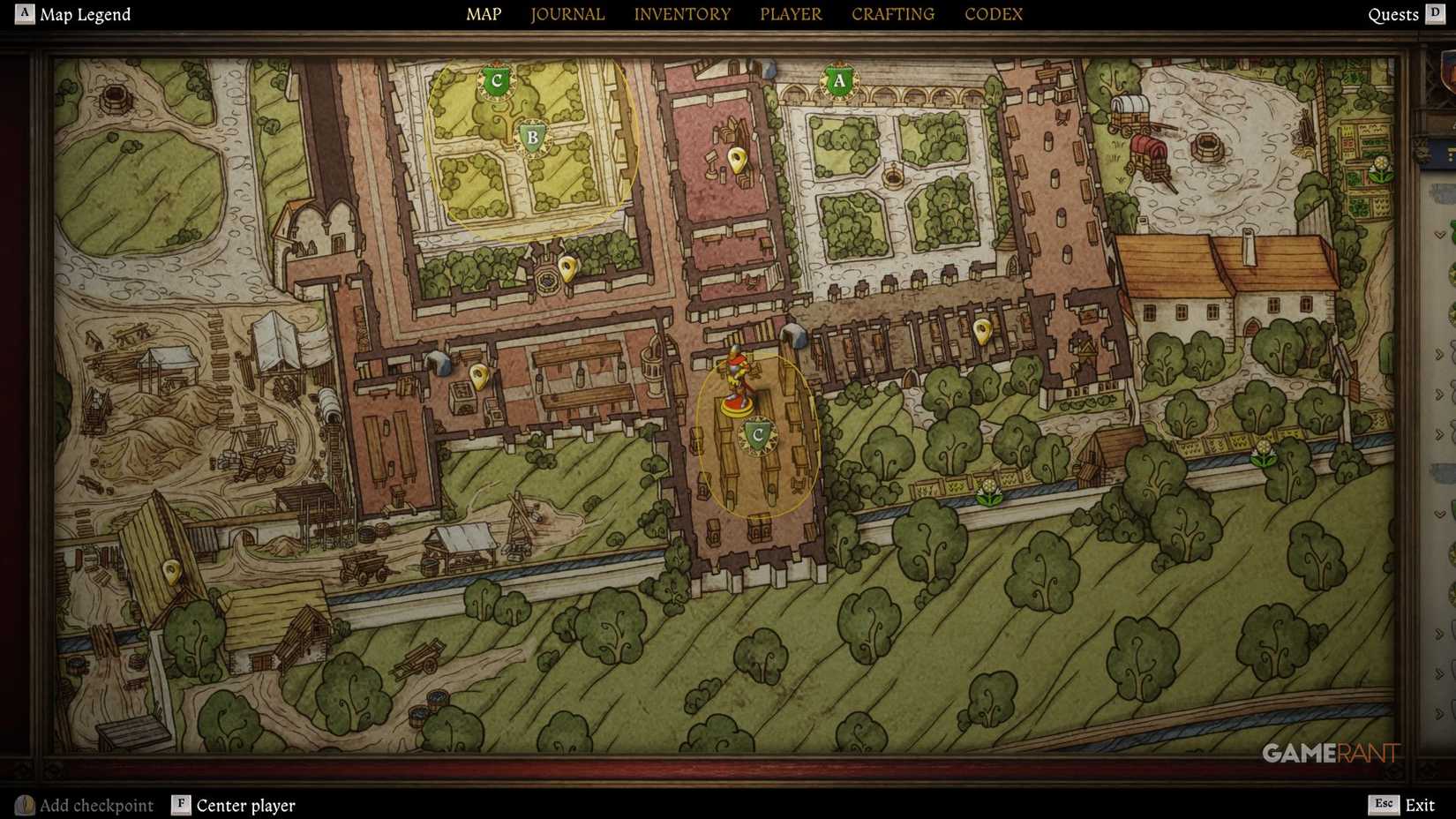The image size is (1456, 819).
Task: Click marker B in the highlighted courtyard garden
Action: coord(532,138)
